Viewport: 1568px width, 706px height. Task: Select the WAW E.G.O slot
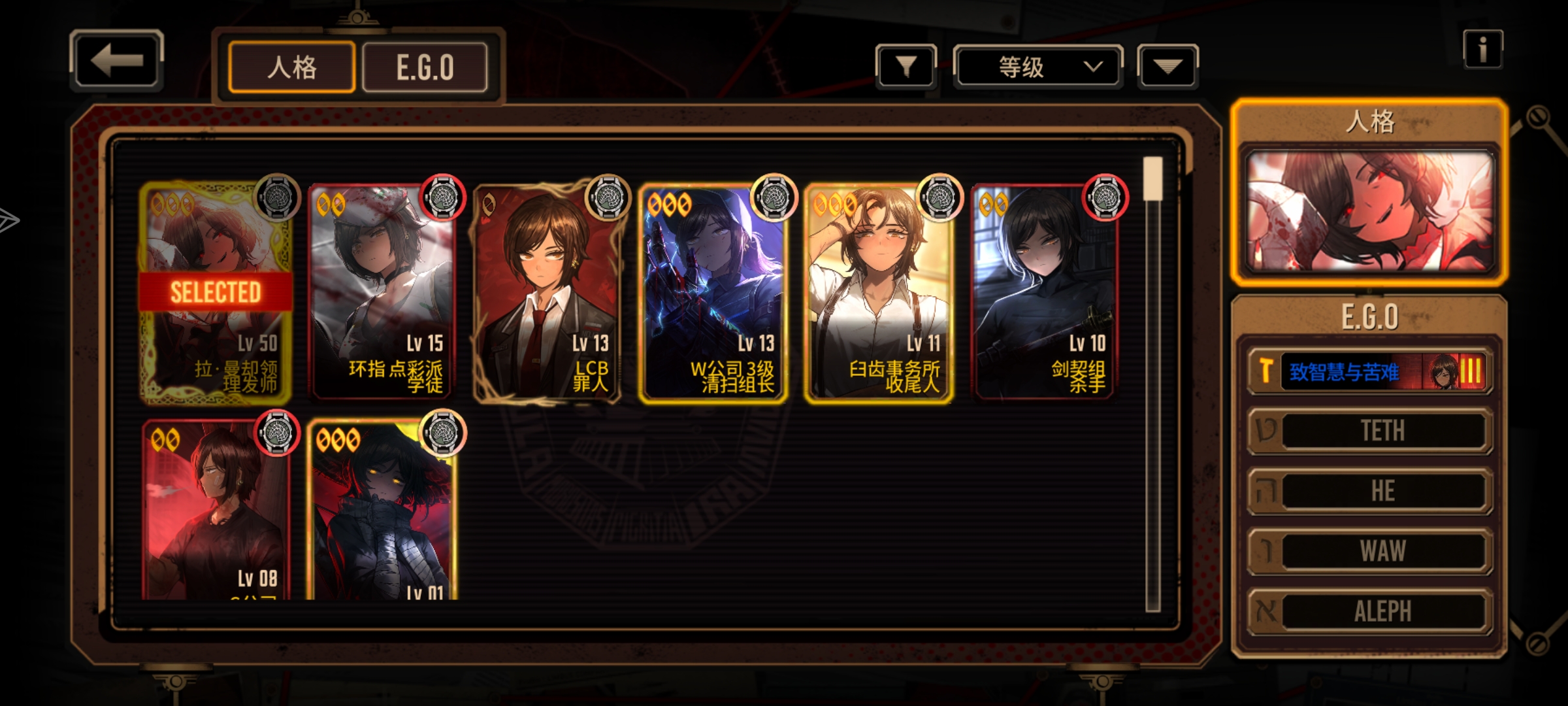click(x=1370, y=551)
